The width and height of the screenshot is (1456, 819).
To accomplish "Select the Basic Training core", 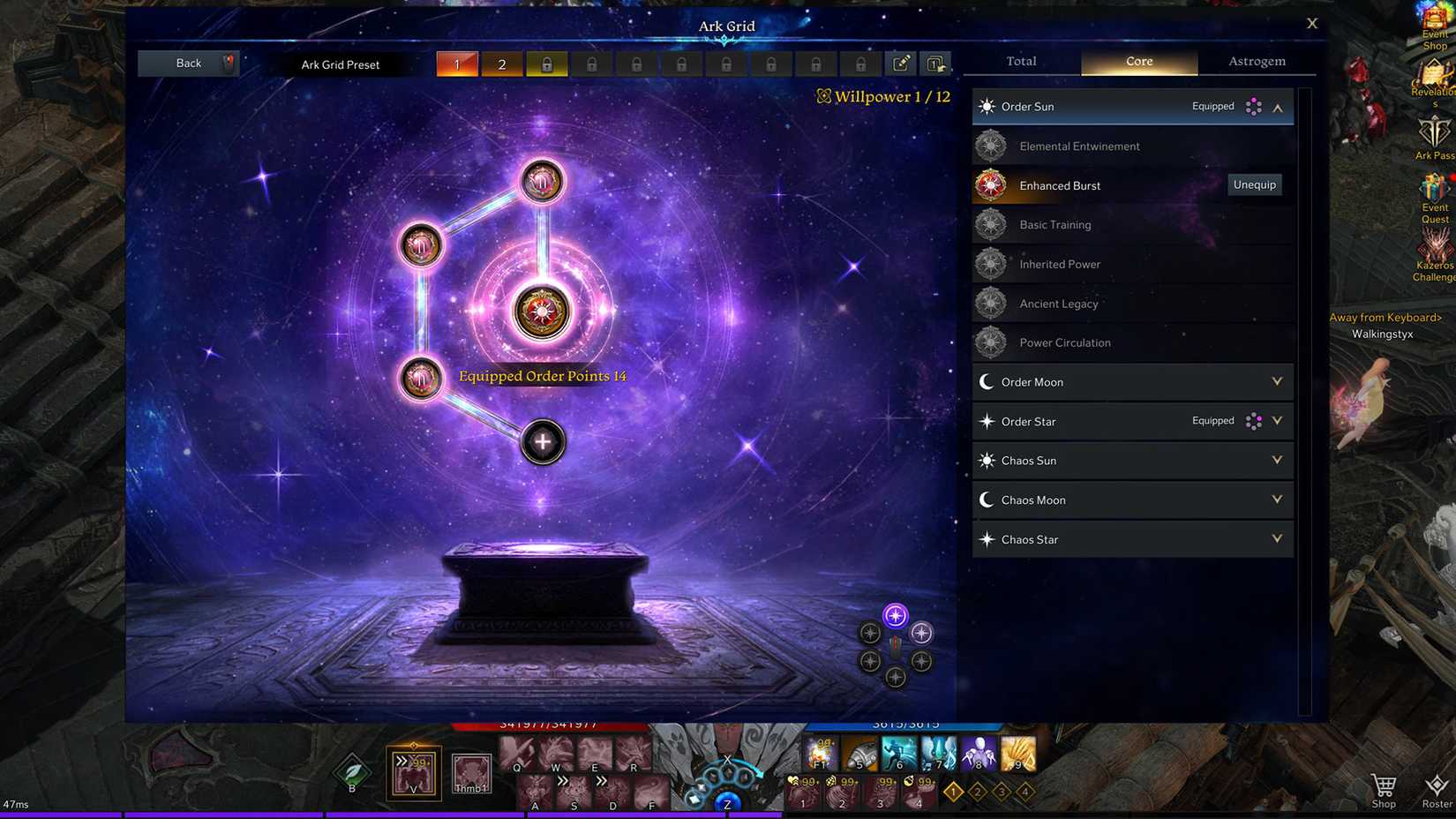I will [x=1054, y=225].
